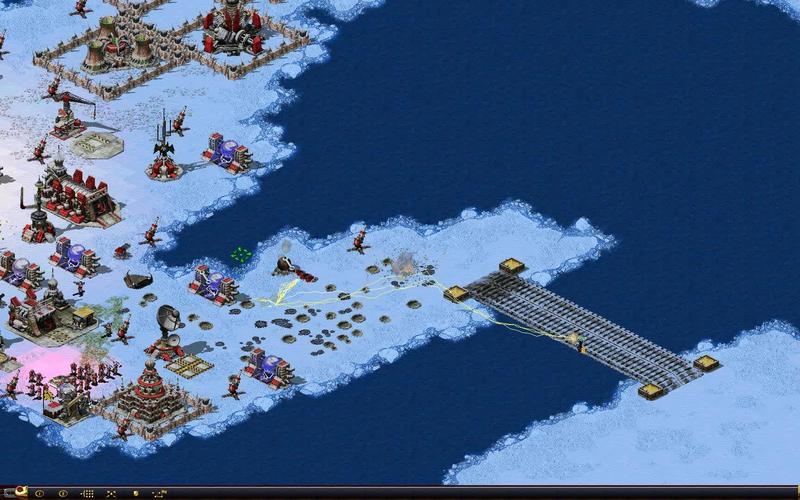Select the yellow shield guard command
Screen dimensions: 800x500
pyautogui.click(x=136, y=493)
